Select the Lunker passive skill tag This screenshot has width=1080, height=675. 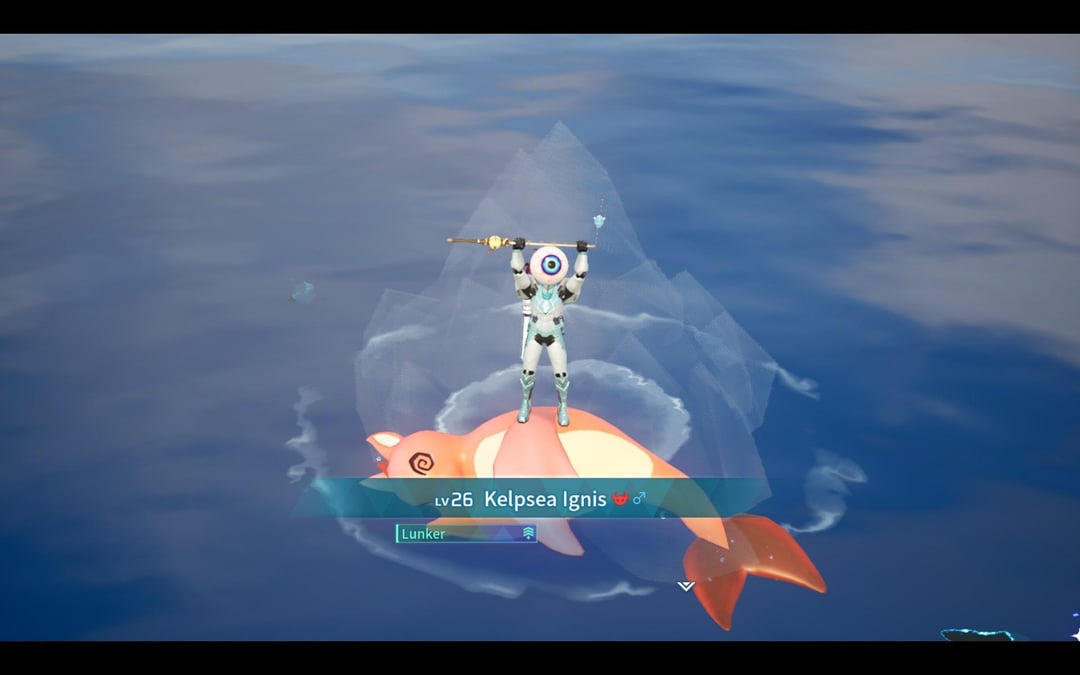466,534
